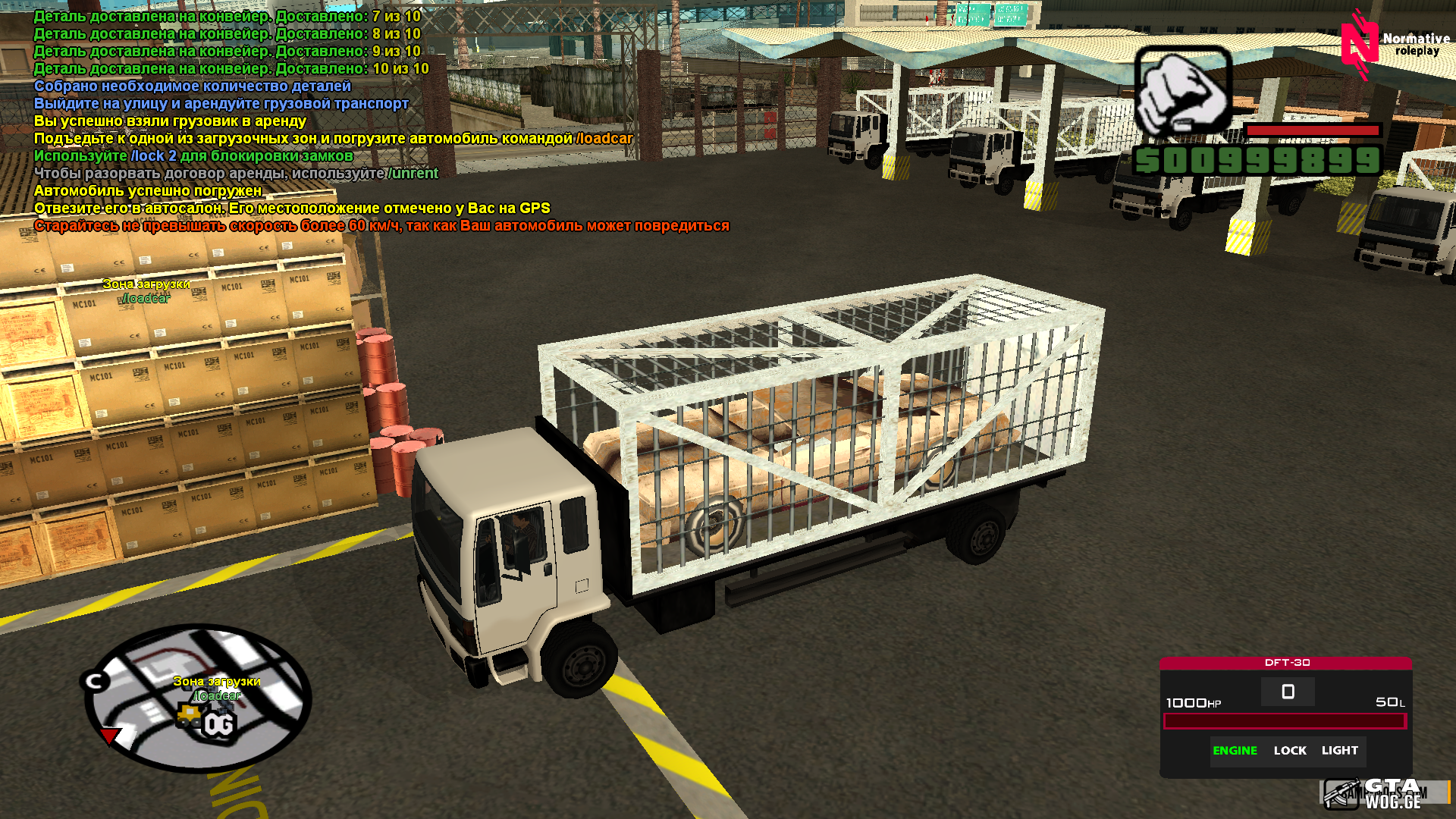Click the red destination arrow on the minimap
This screenshot has width=1456, height=819.
pyautogui.click(x=111, y=736)
